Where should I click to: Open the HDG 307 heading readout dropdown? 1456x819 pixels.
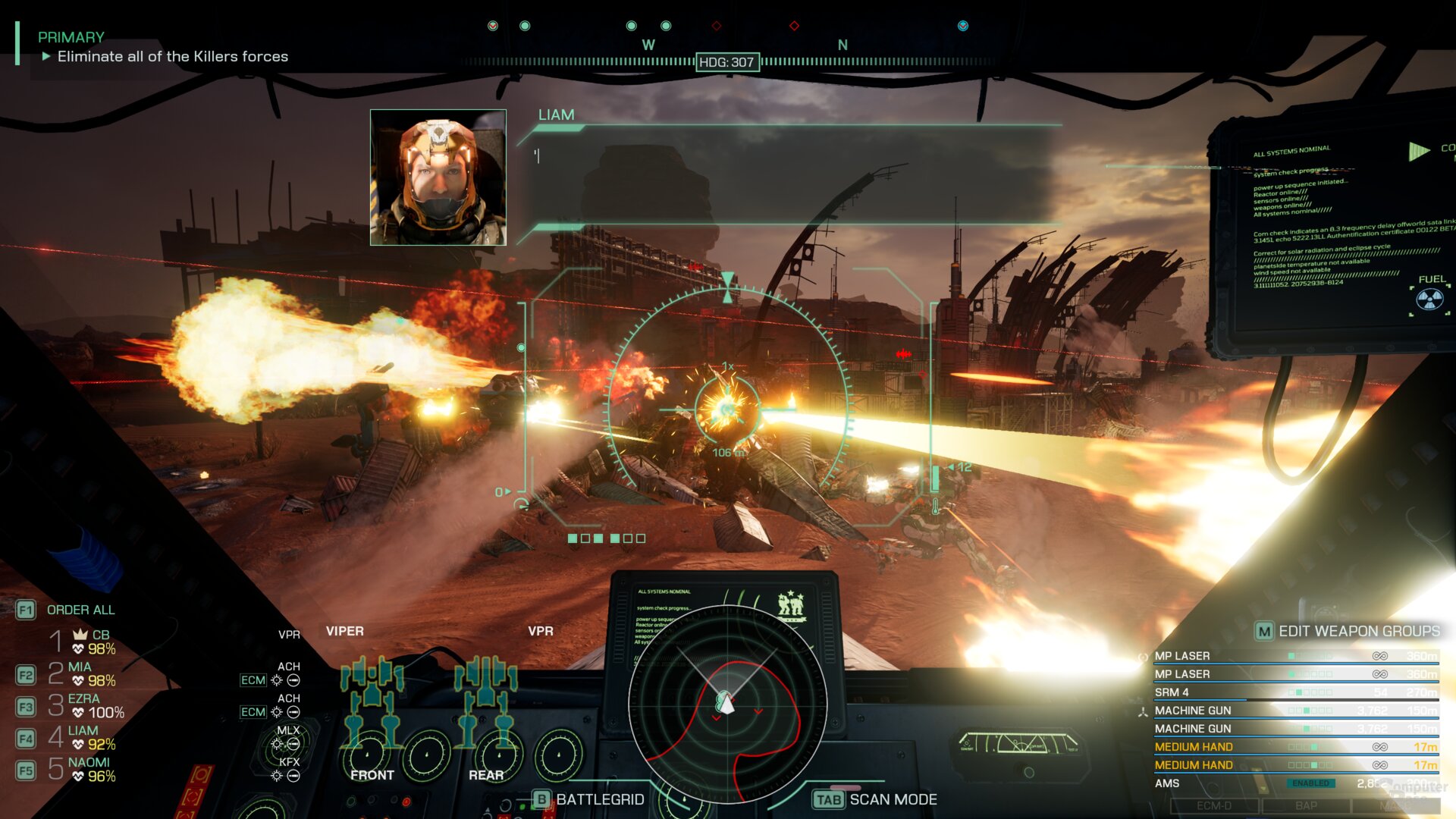pos(727,61)
